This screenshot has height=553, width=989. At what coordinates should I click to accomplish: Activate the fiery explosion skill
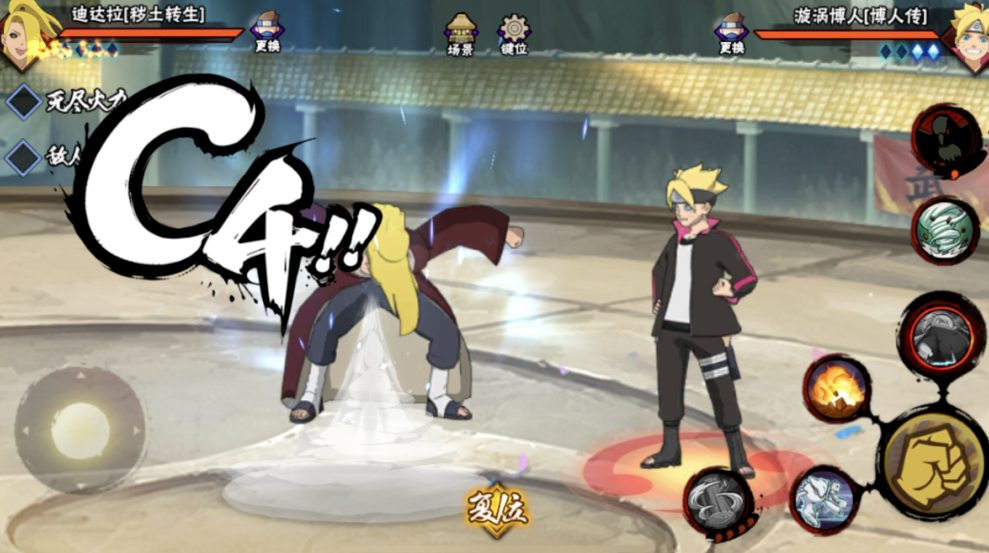pos(836,388)
